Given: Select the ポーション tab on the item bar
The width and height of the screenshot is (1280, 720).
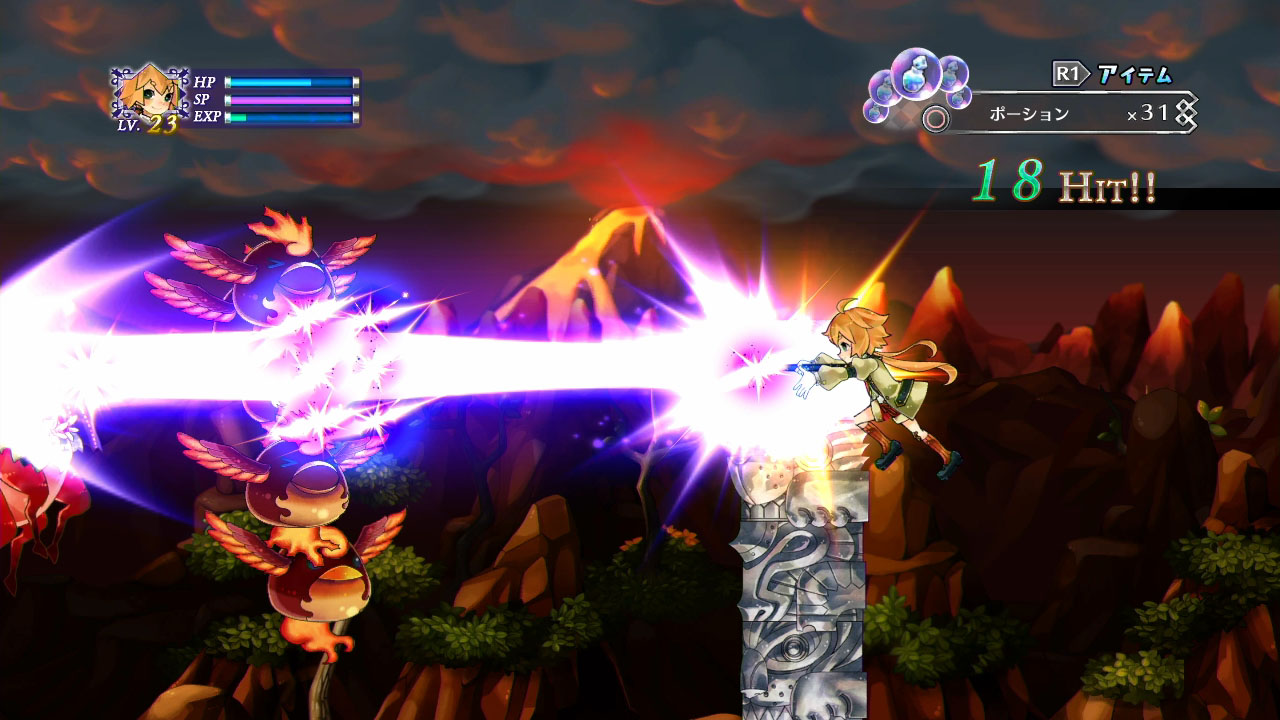Looking at the screenshot, I should pyautogui.click(x=1029, y=116).
